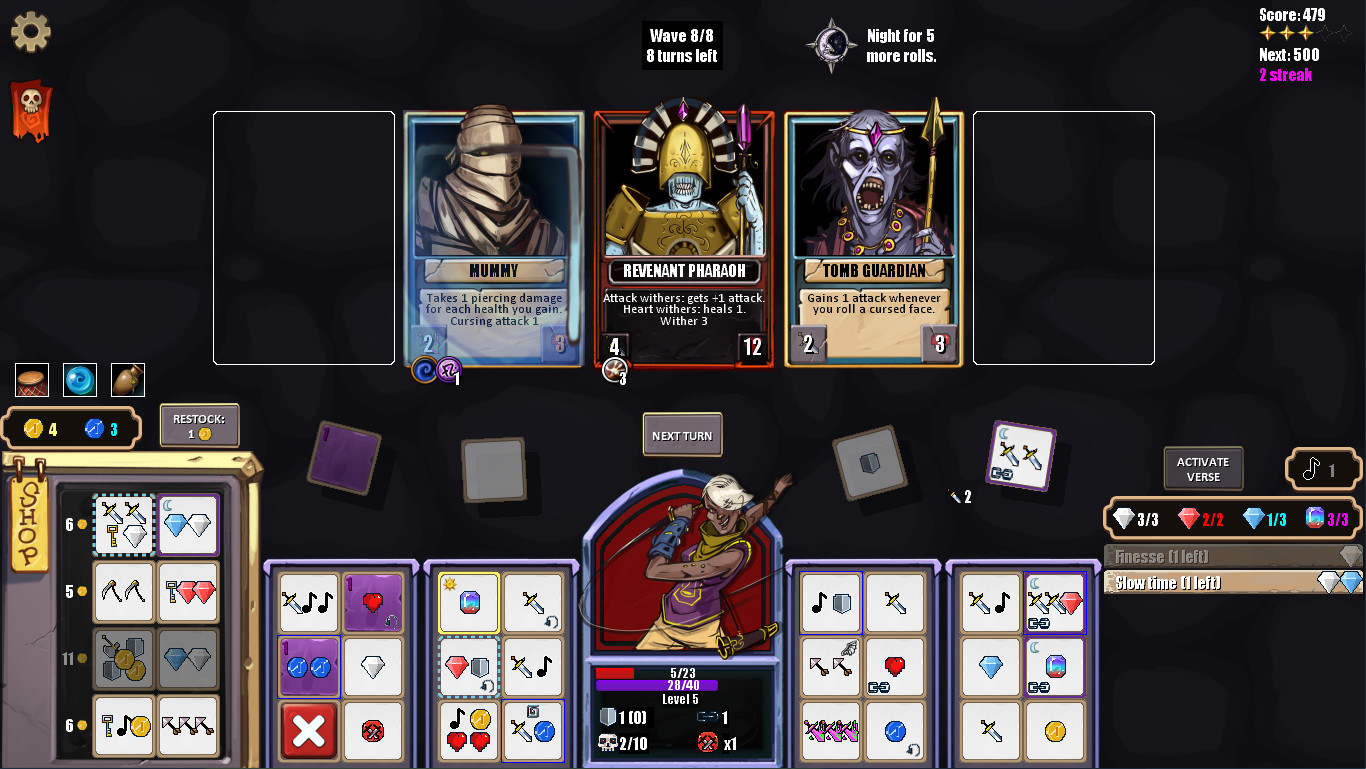Buy the moonlit diamonds die face
The width and height of the screenshot is (1366, 769).
click(x=188, y=524)
